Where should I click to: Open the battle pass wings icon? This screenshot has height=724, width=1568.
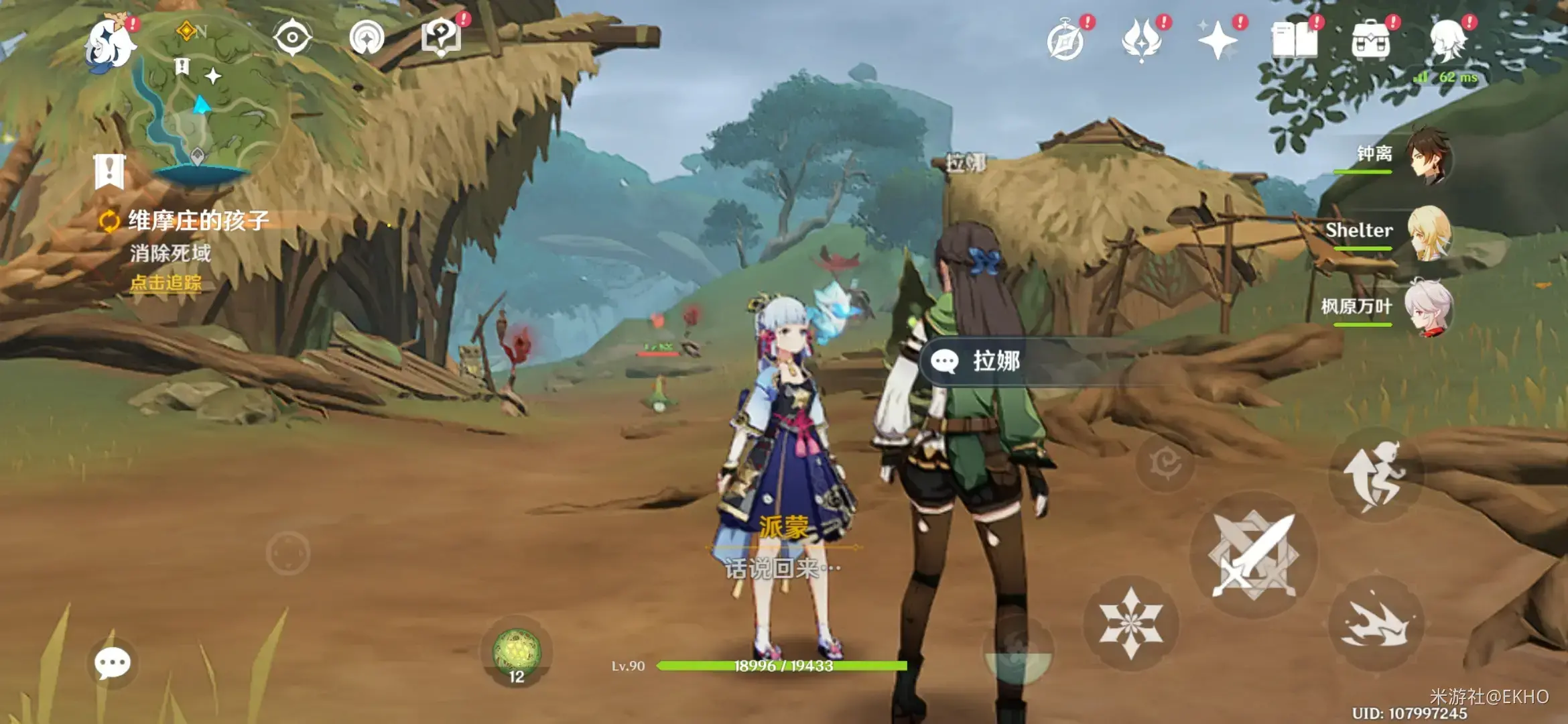[x=1142, y=40]
